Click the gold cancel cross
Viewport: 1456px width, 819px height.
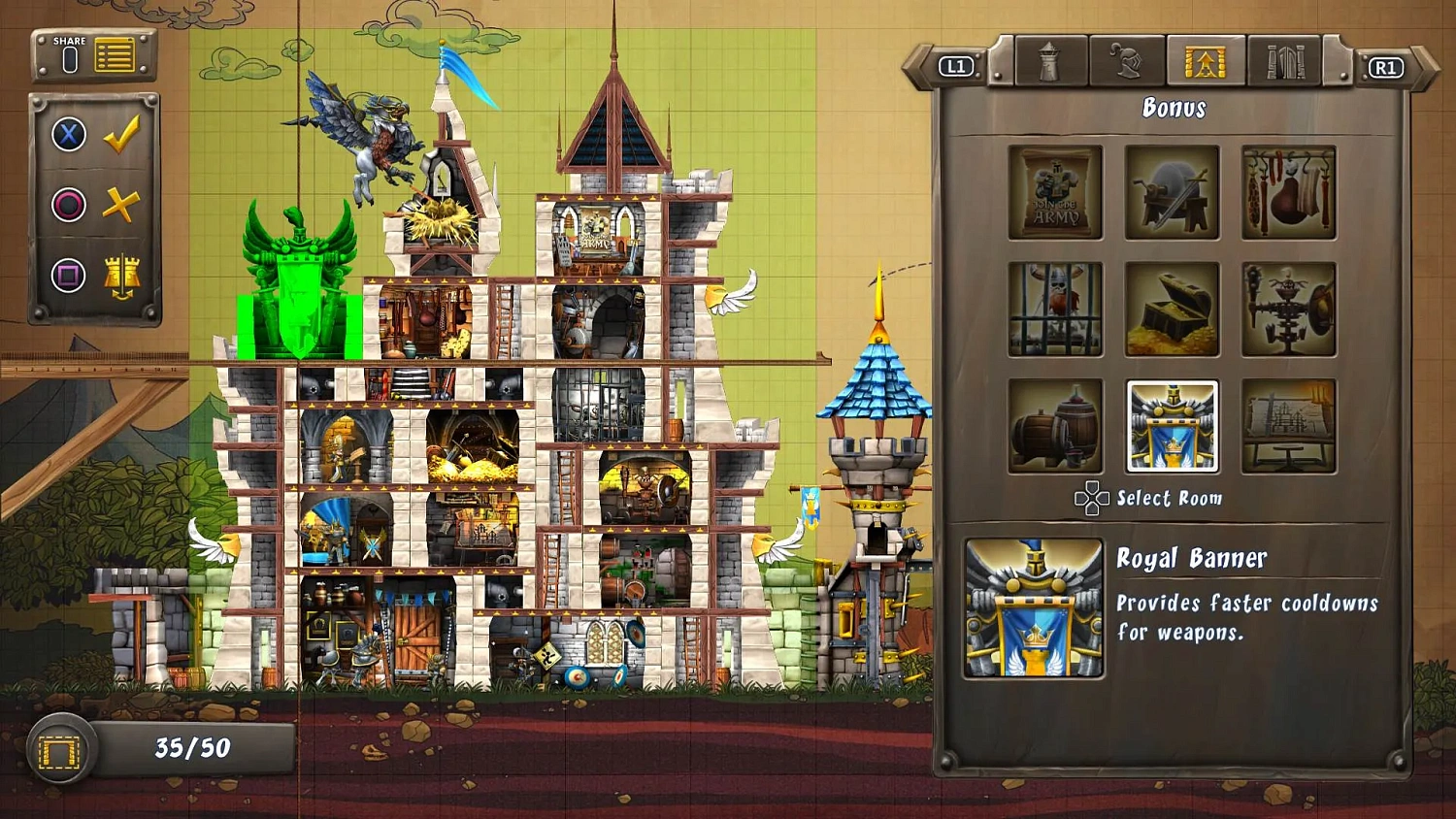click(x=122, y=204)
